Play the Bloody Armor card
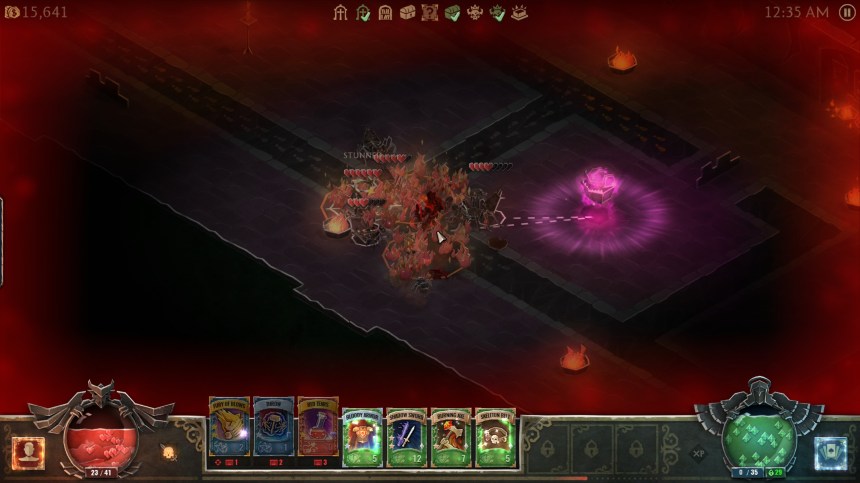 pos(363,436)
